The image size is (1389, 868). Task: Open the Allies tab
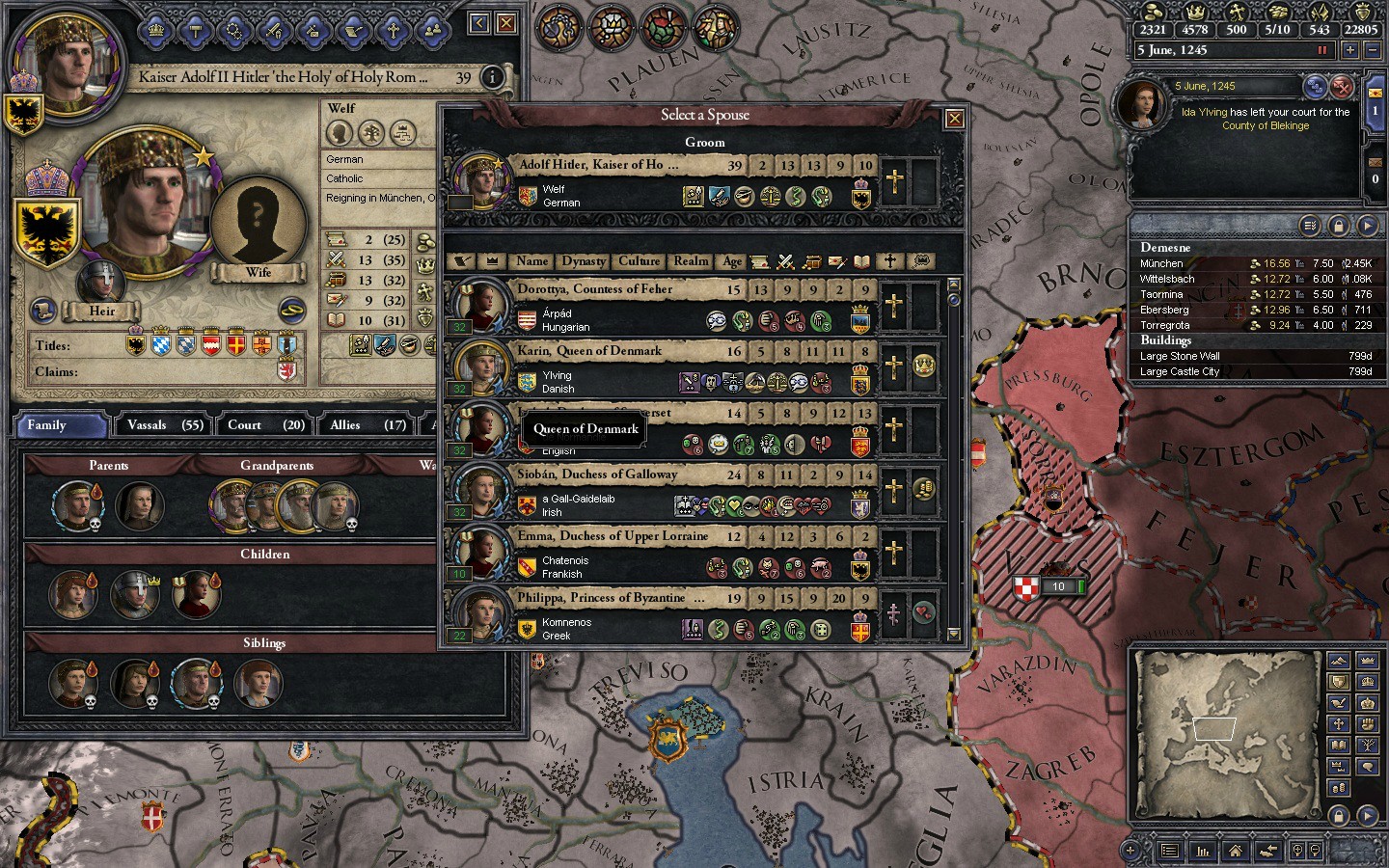[x=367, y=425]
